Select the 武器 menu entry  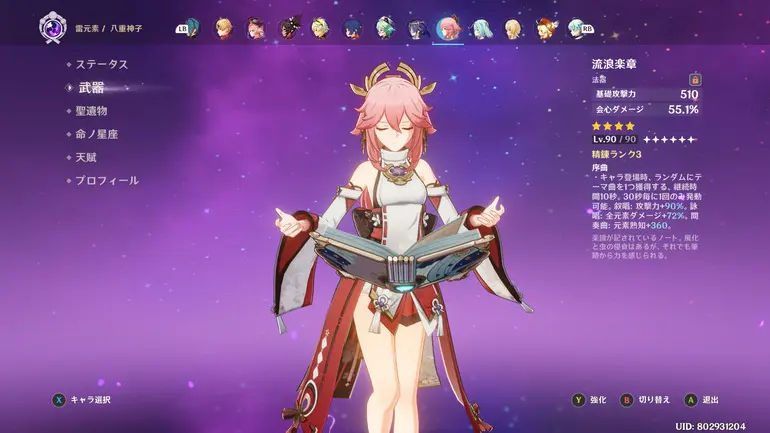tap(91, 87)
